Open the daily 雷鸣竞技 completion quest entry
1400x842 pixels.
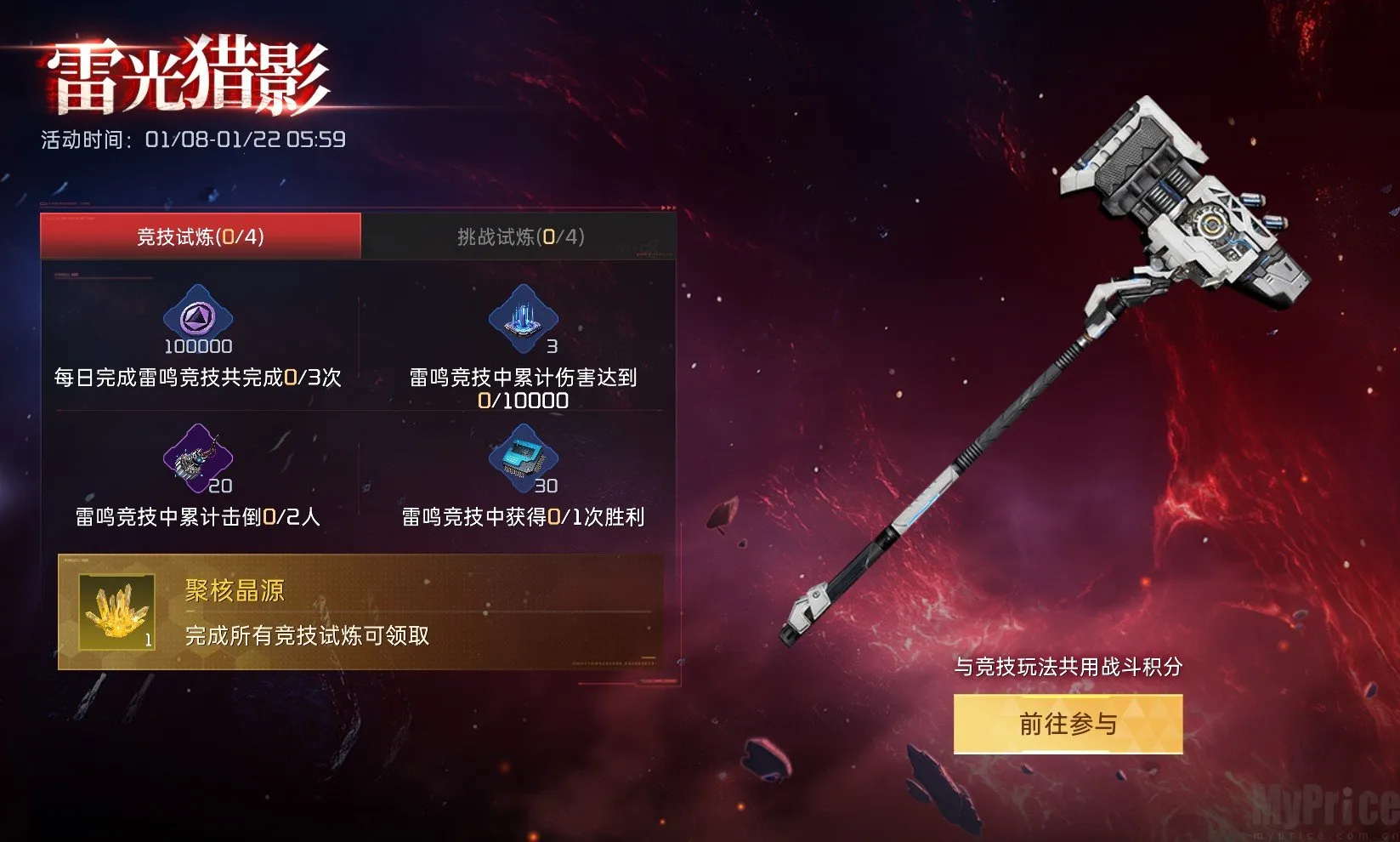coord(197,380)
